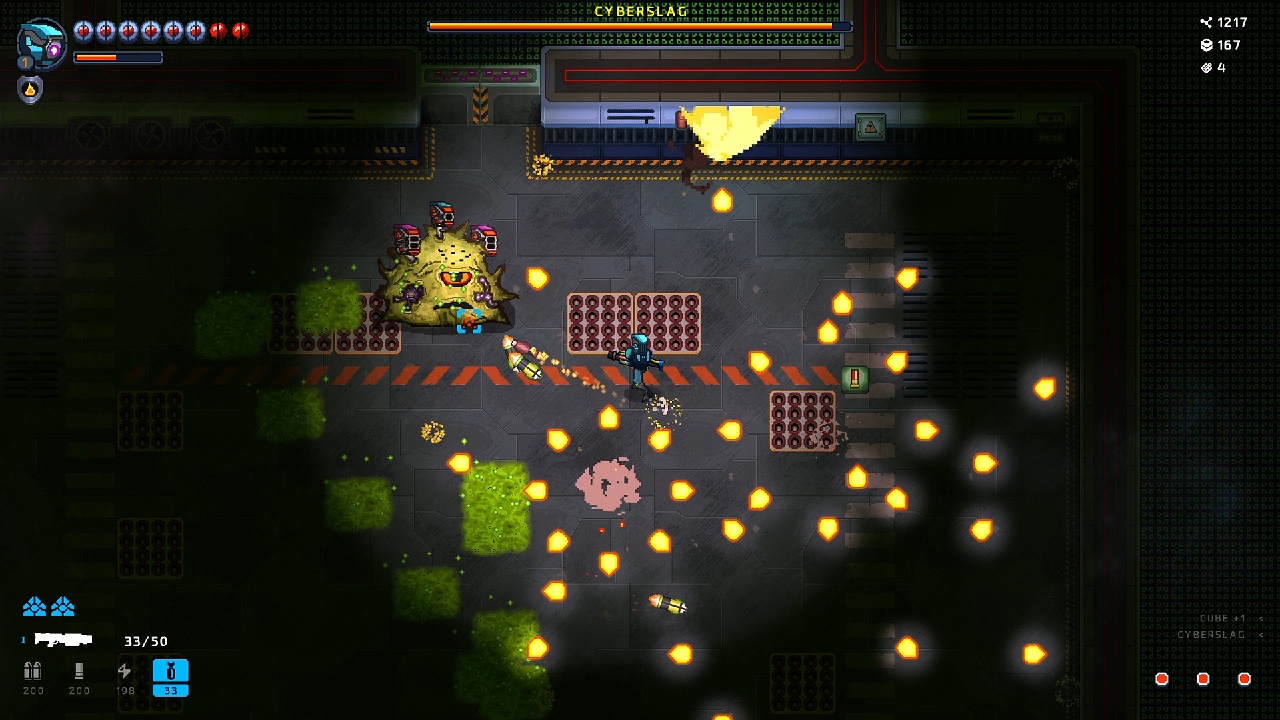This screenshot has height=720, width=1280.
Task: Toggle the first red status dot
Action: pos(1161,678)
